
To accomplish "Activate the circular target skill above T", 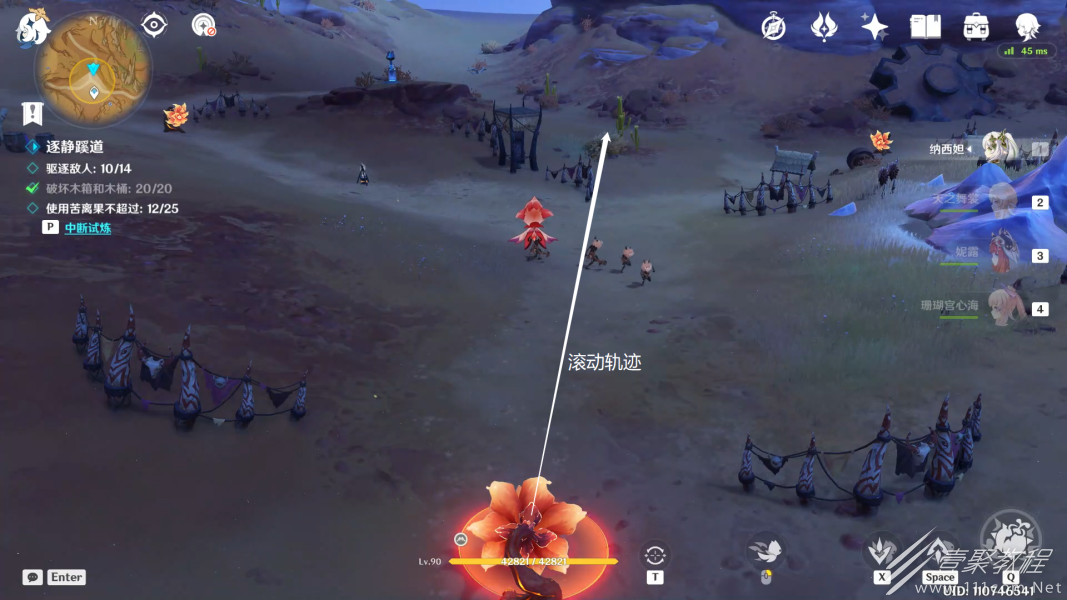I will point(655,553).
